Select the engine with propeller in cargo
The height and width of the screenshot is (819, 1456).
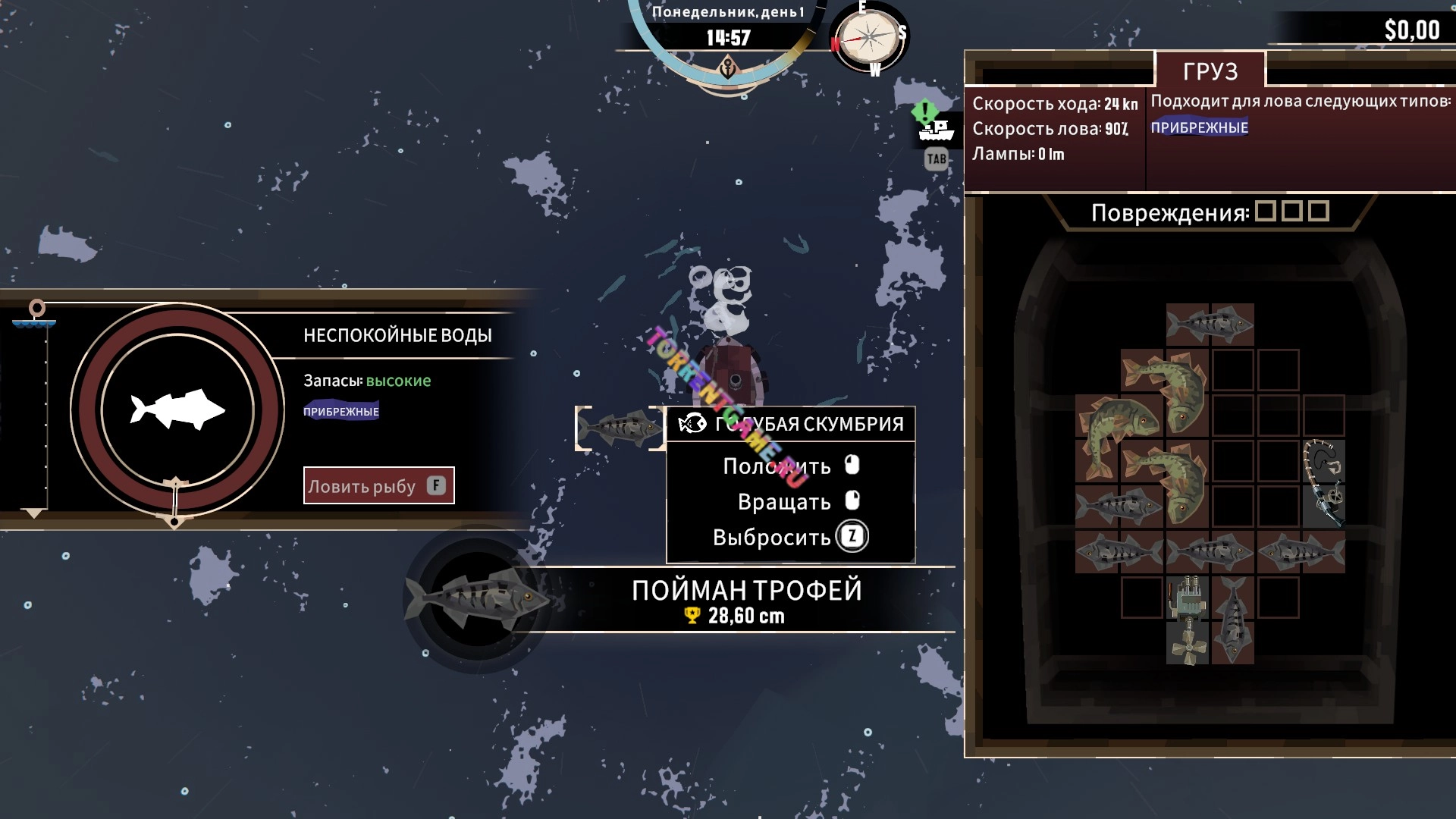1187,620
